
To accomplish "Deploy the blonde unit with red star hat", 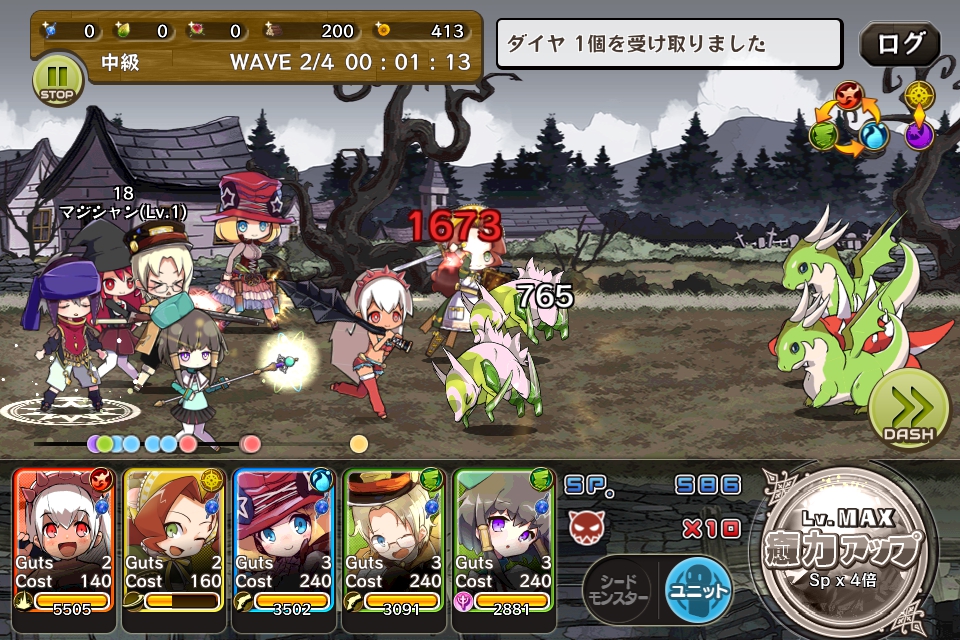I will click(284, 540).
